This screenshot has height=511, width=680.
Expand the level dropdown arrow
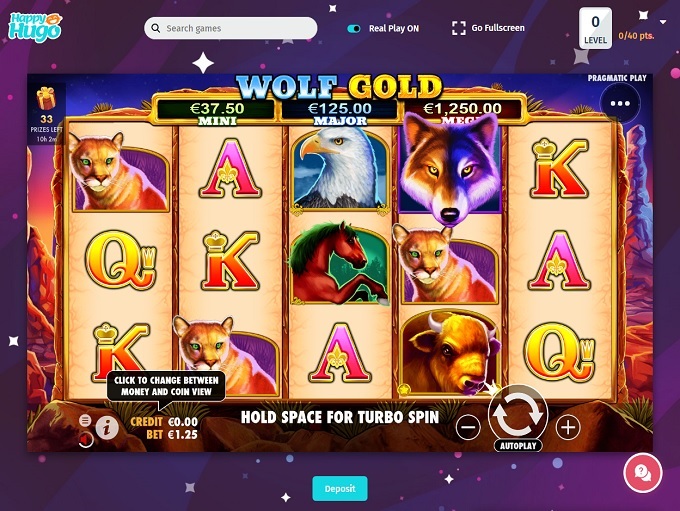(662, 21)
